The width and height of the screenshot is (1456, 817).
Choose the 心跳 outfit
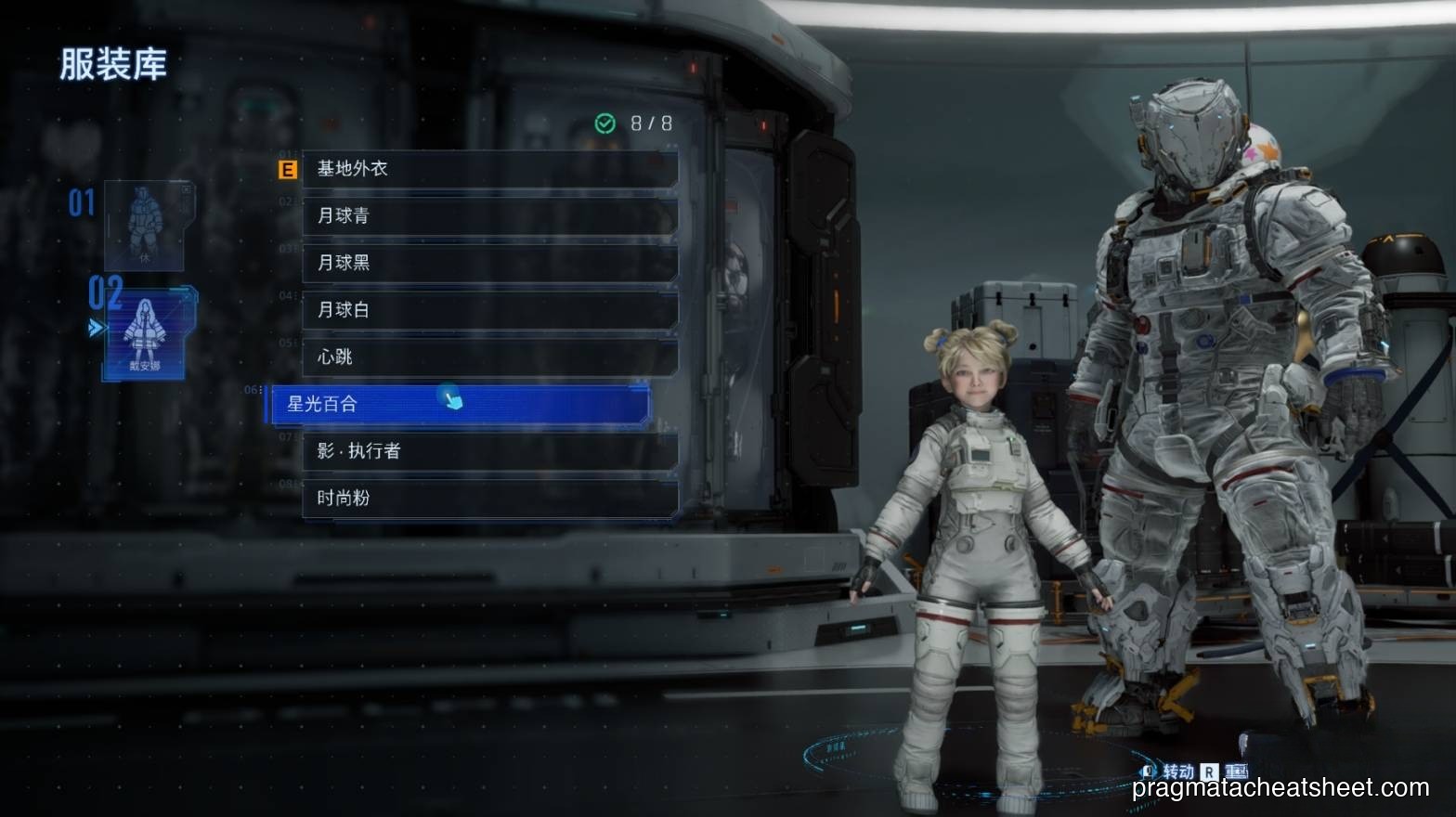[x=489, y=357]
